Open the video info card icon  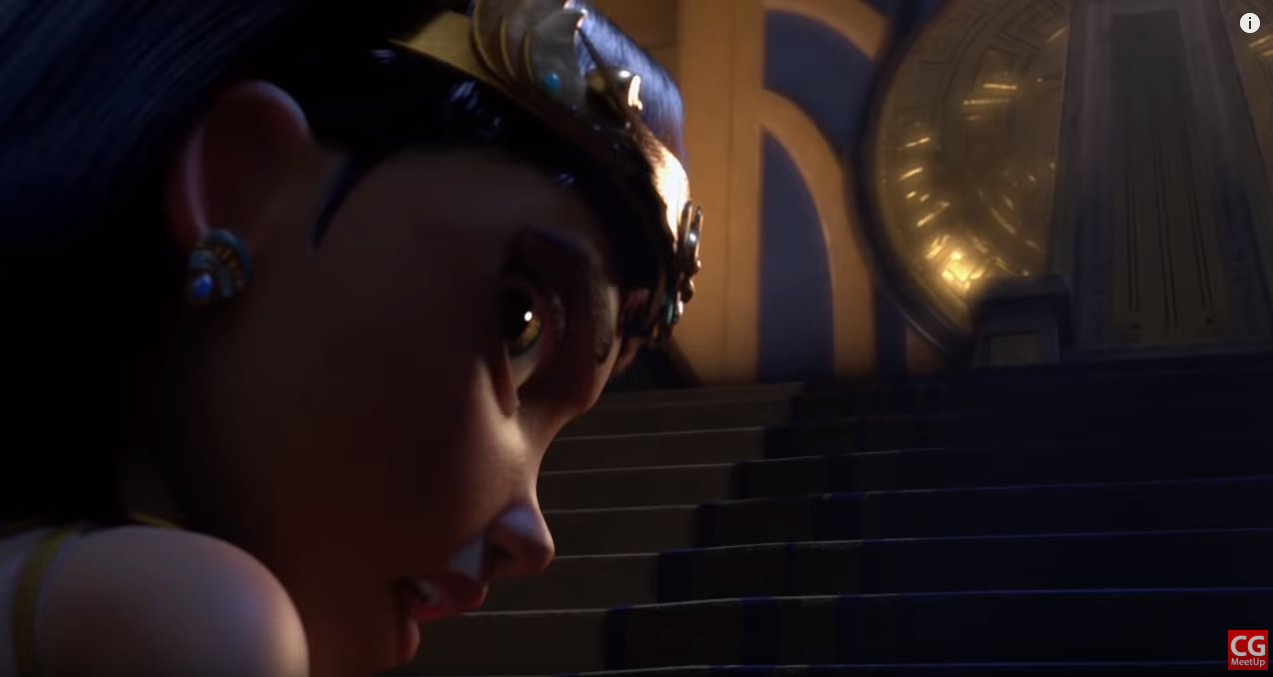pos(1249,23)
